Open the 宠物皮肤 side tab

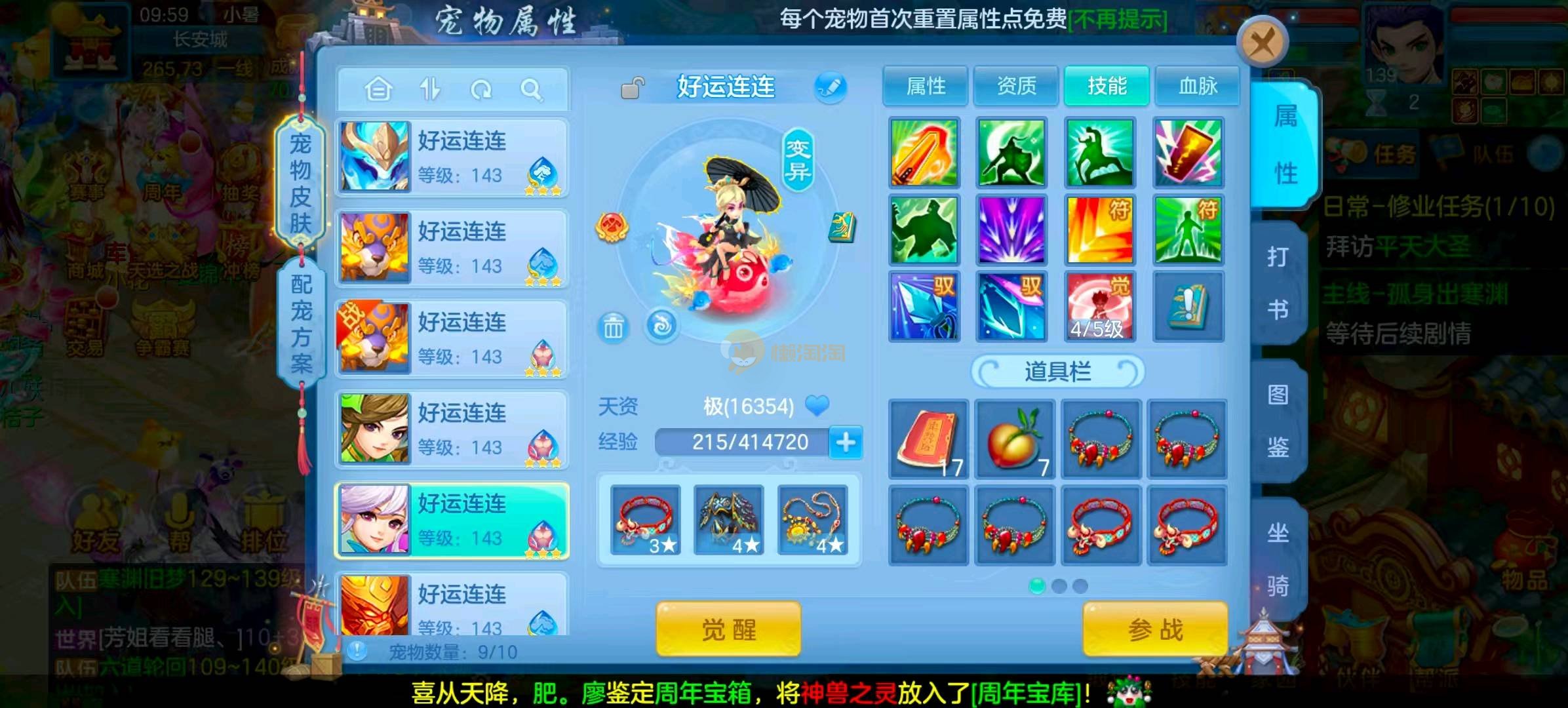tap(300, 182)
